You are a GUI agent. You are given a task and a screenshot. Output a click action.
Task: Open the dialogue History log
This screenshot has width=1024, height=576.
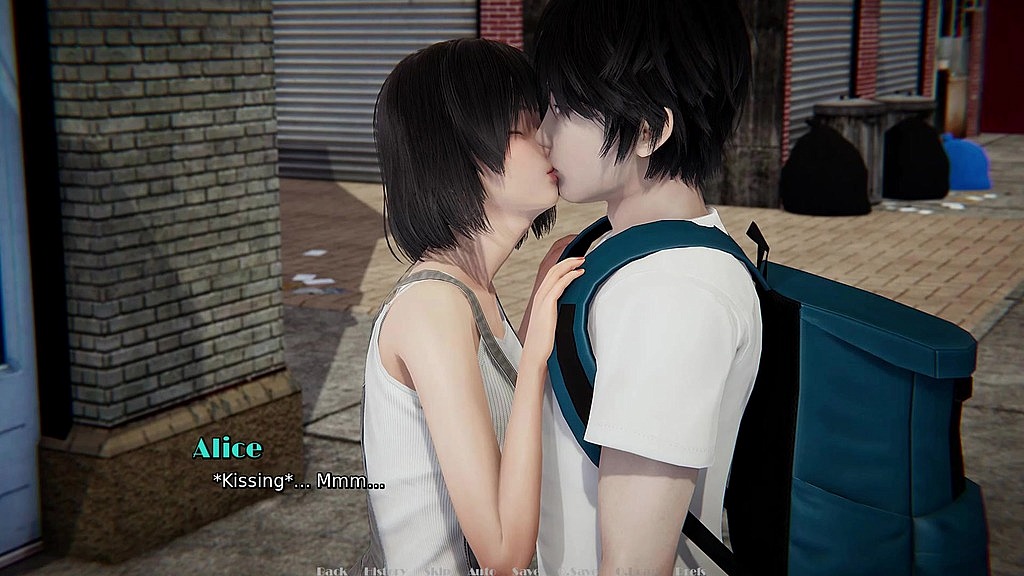point(385,571)
